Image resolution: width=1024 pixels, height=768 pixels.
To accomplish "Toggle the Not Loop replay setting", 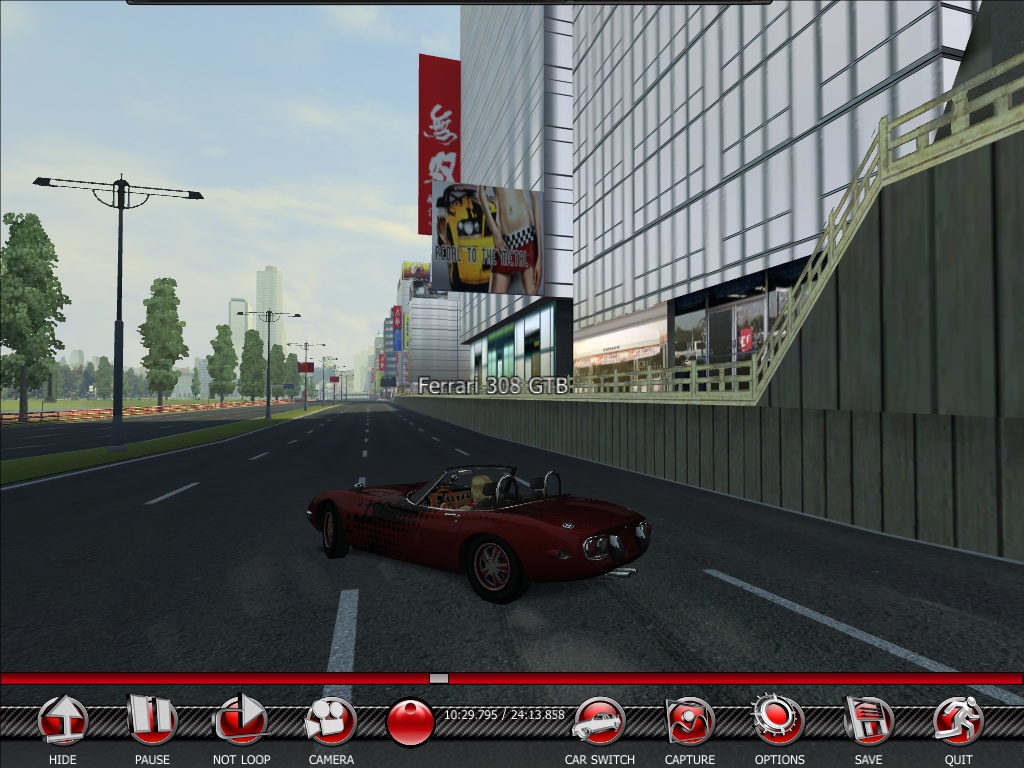I will coord(241,721).
